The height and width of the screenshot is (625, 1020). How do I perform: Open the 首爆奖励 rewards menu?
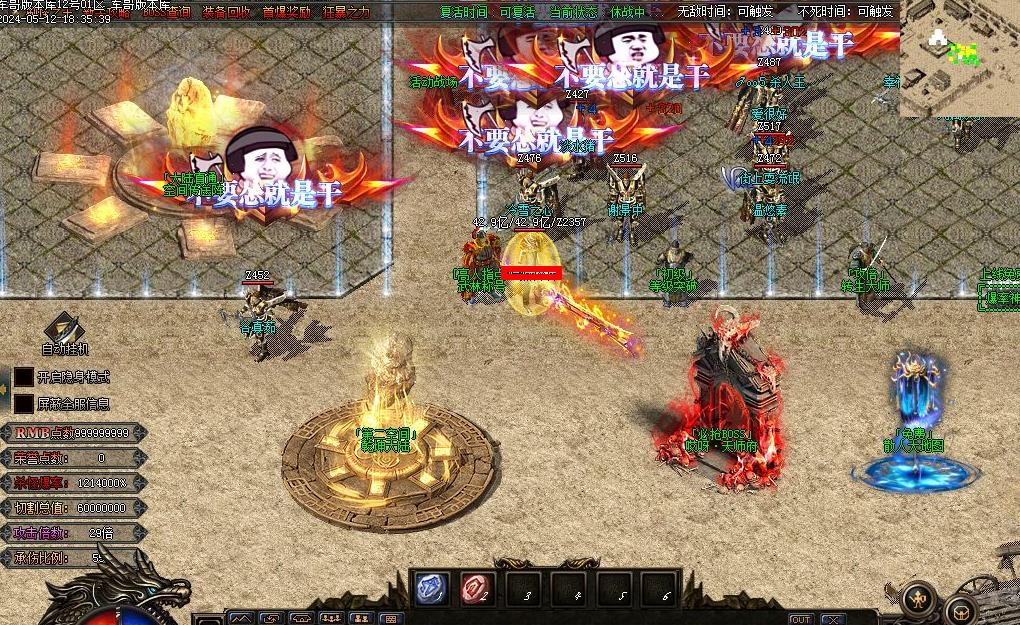(x=286, y=12)
